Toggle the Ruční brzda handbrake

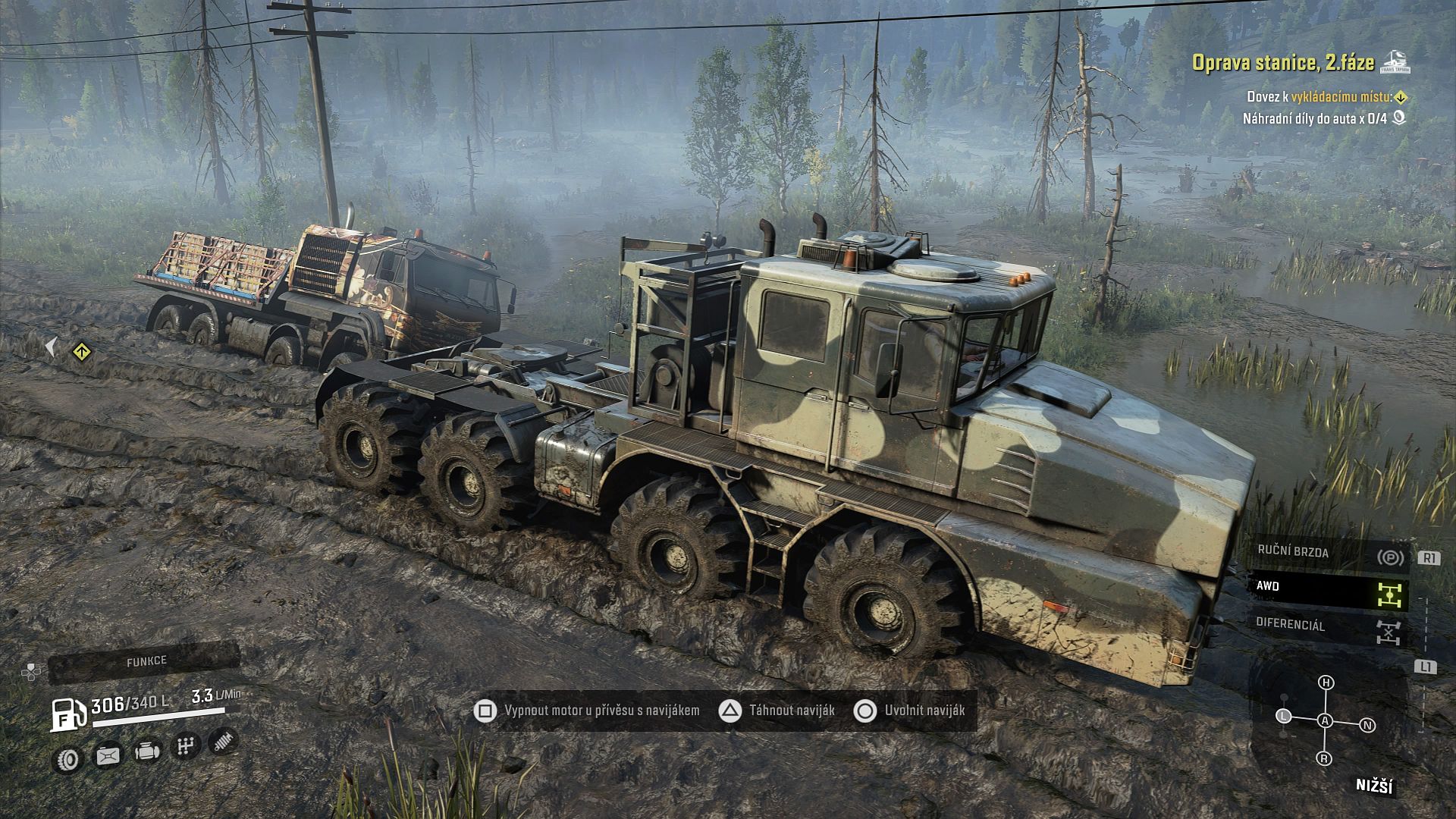click(1329, 554)
